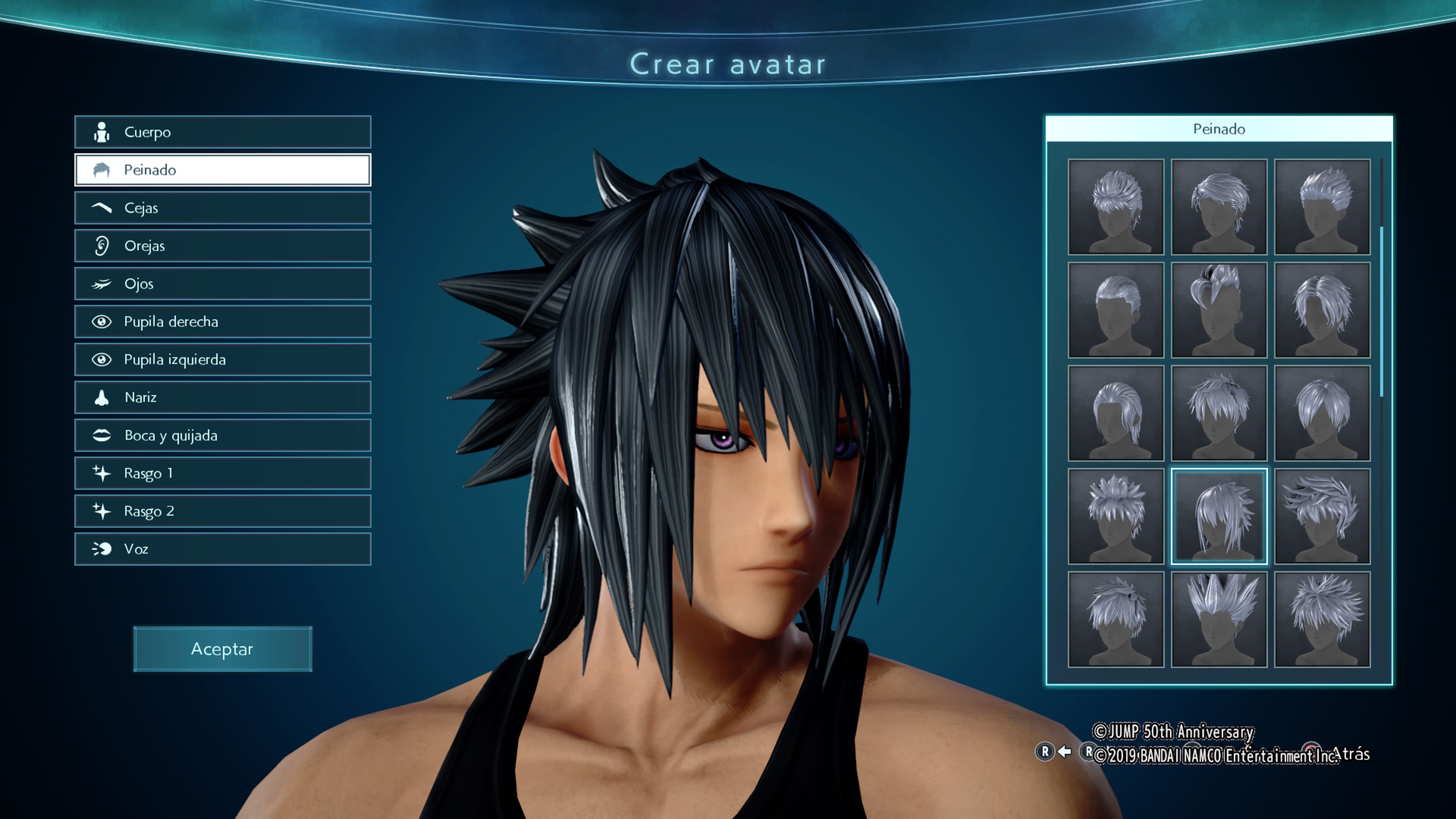Pick the highlighted long-bangs hairstyle thumbnail

(x=1219, y=516)
